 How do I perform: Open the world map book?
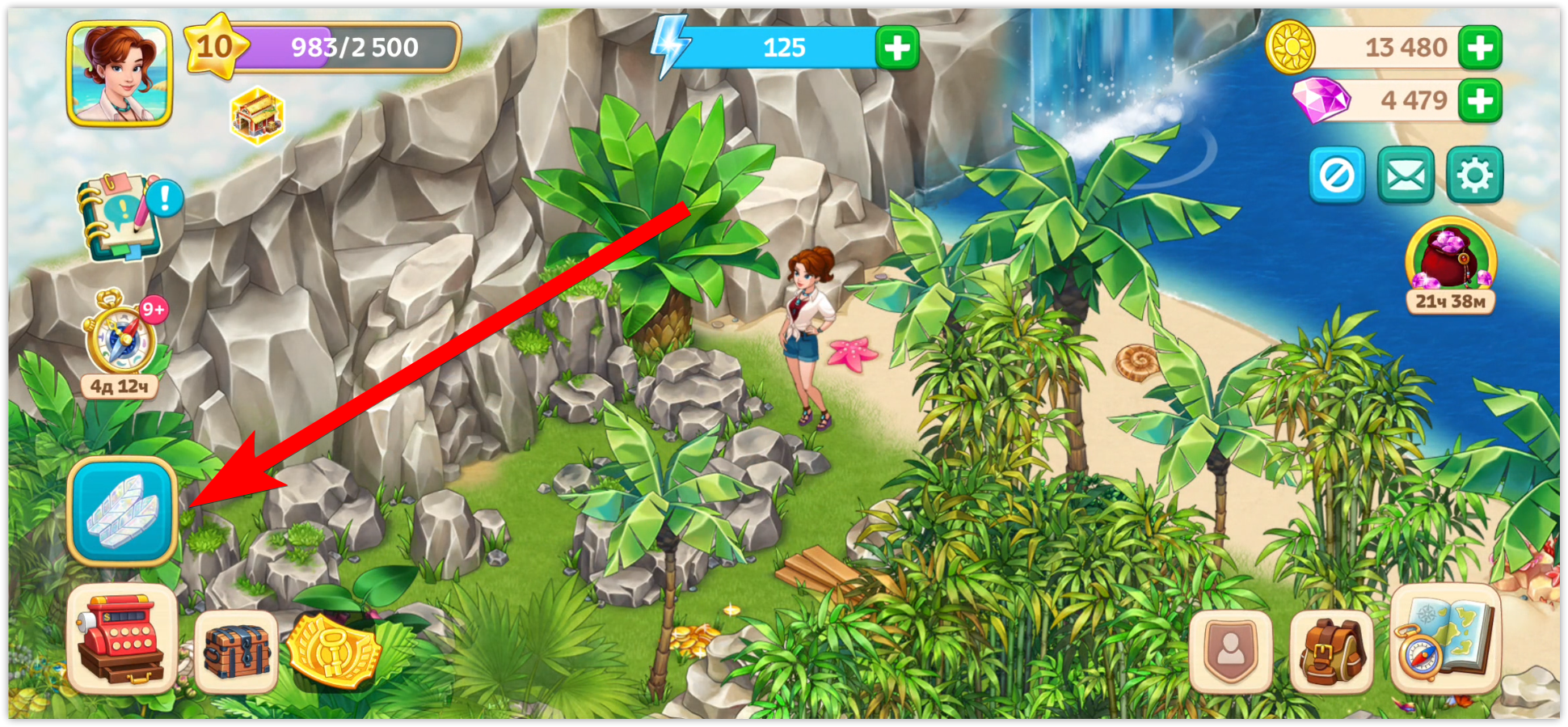(x=1446, y=640)
